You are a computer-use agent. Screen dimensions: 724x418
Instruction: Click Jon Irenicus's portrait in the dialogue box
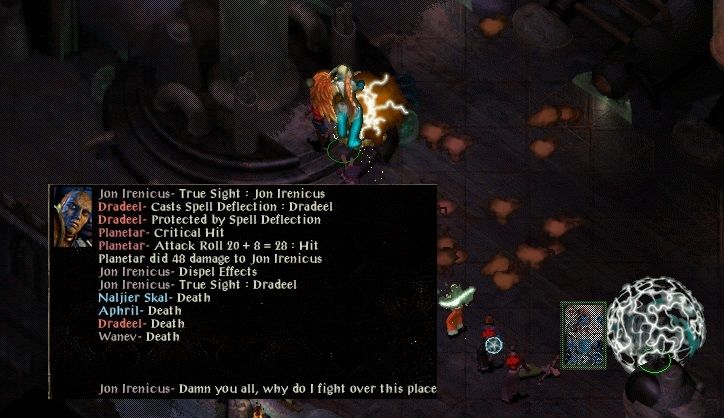[73, 214]
